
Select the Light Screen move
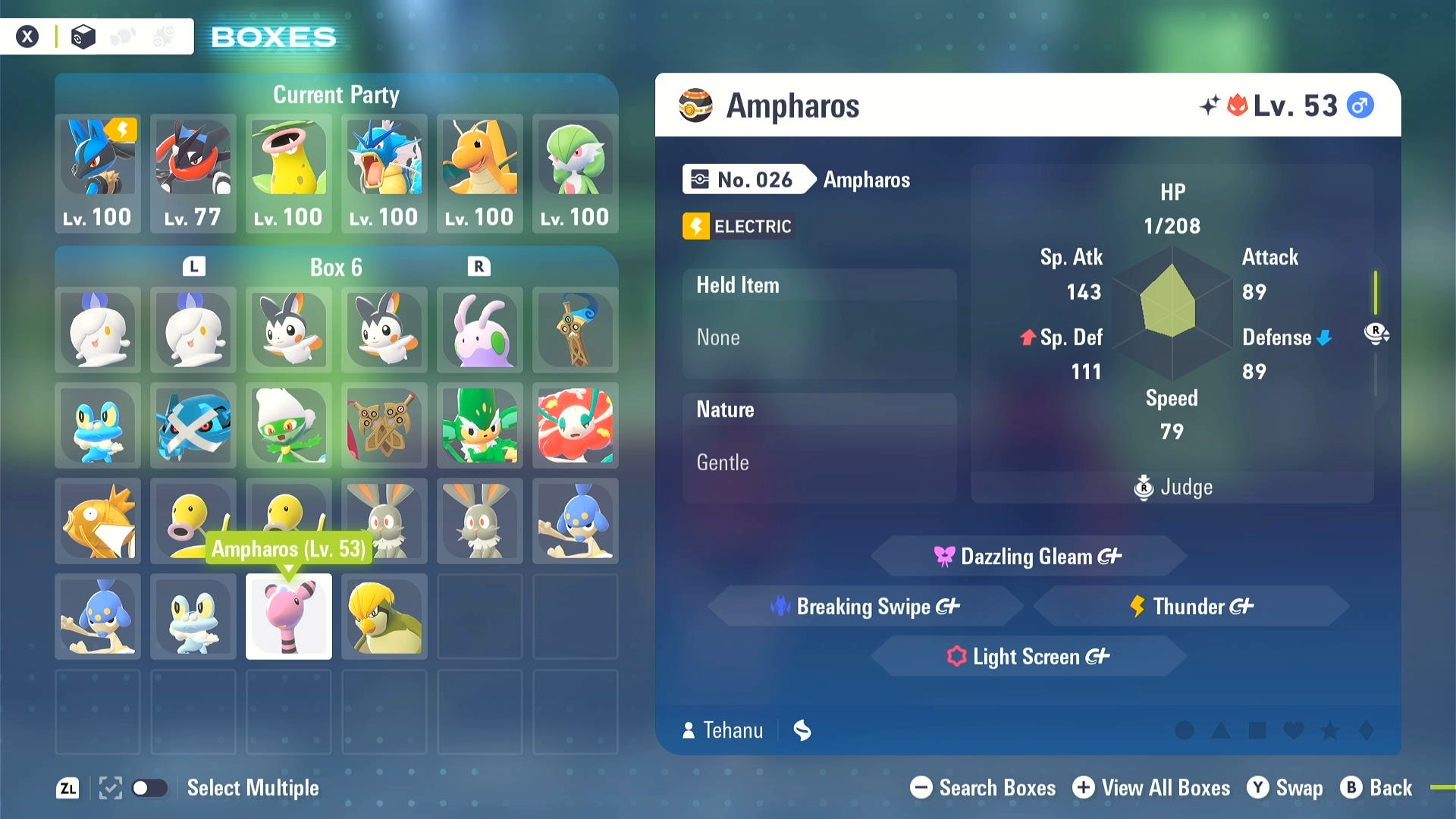click(x=1028, y=657)
